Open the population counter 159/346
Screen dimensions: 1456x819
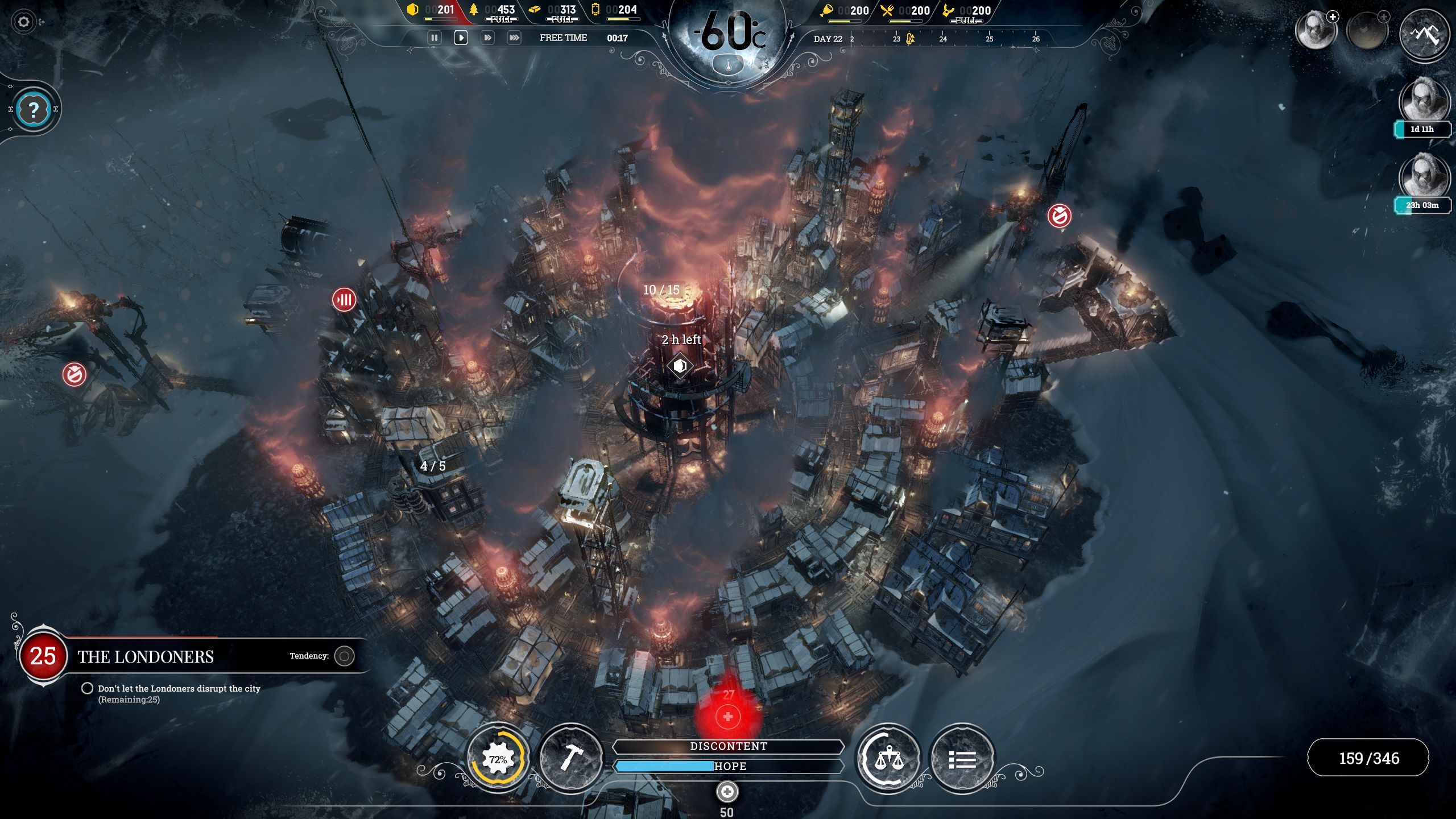(x=1368, y=758)
